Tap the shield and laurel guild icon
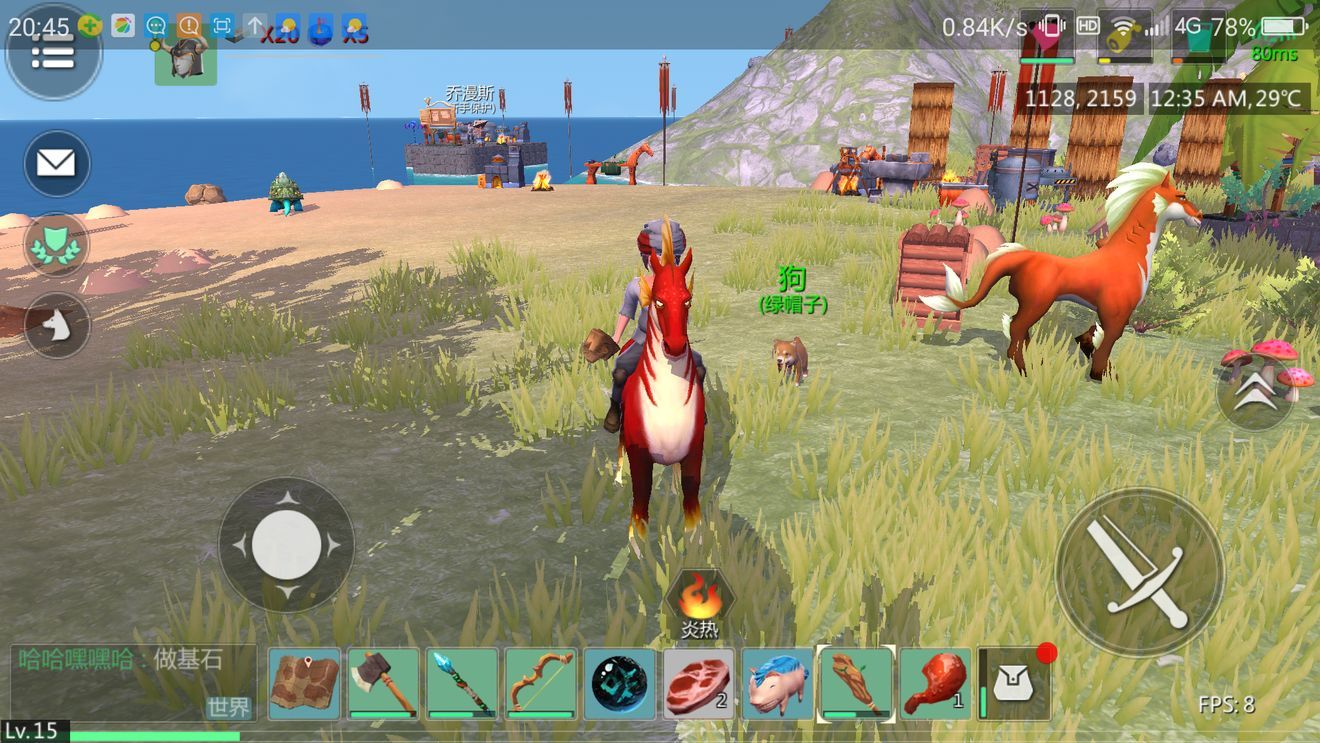 [x=56, y=245]
